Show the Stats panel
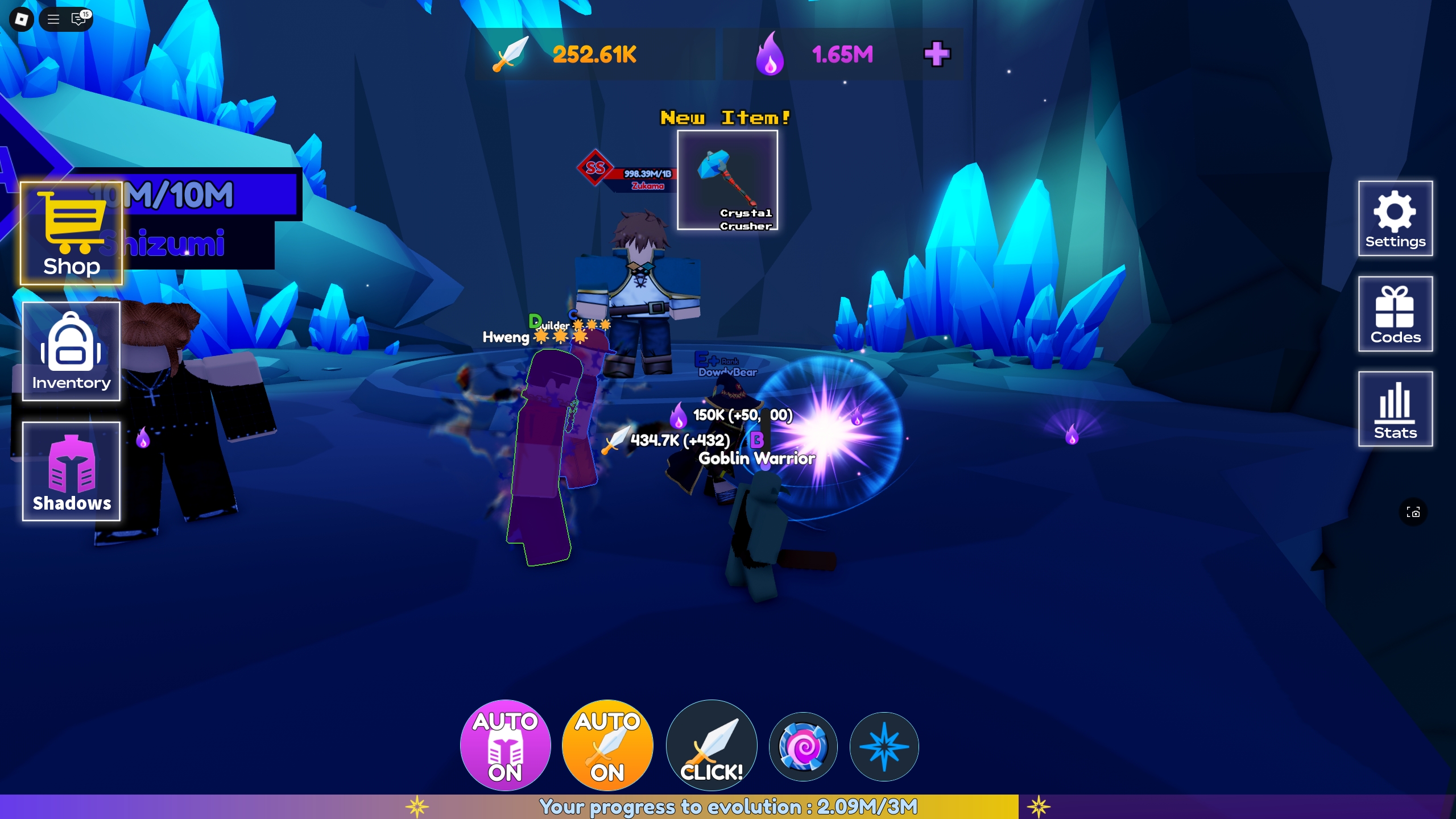 click(x=1395, y=409)
